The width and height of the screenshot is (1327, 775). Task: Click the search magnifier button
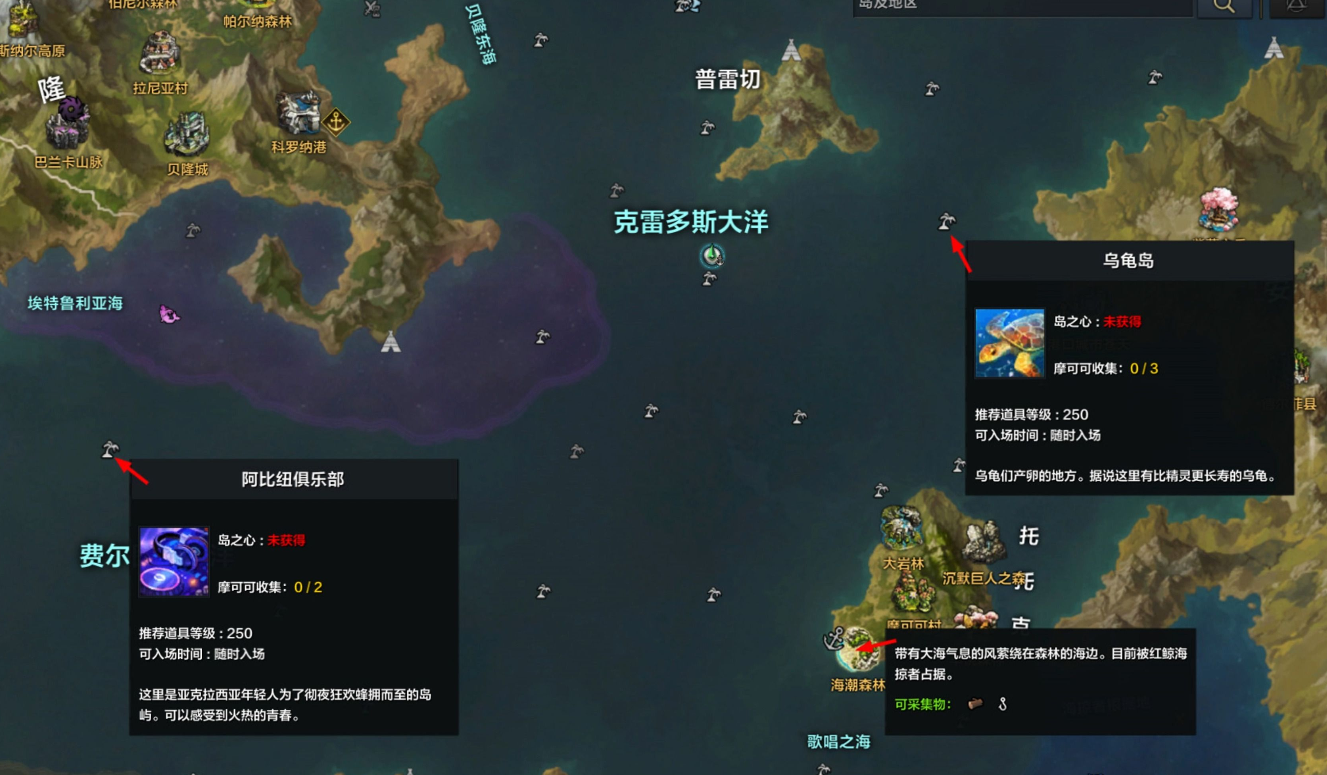point(1224,7)
